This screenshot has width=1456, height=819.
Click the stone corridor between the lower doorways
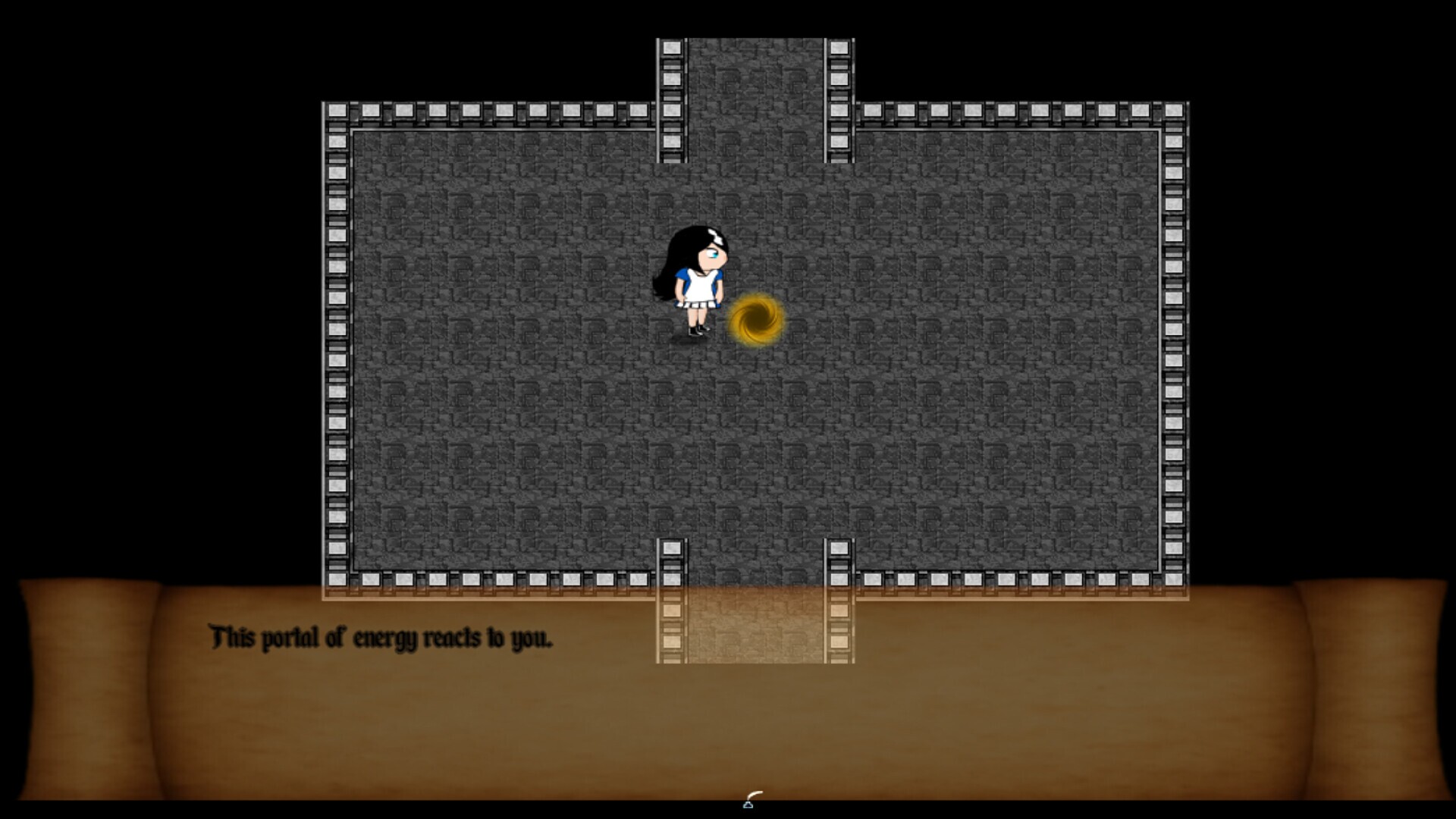(755, 614)
